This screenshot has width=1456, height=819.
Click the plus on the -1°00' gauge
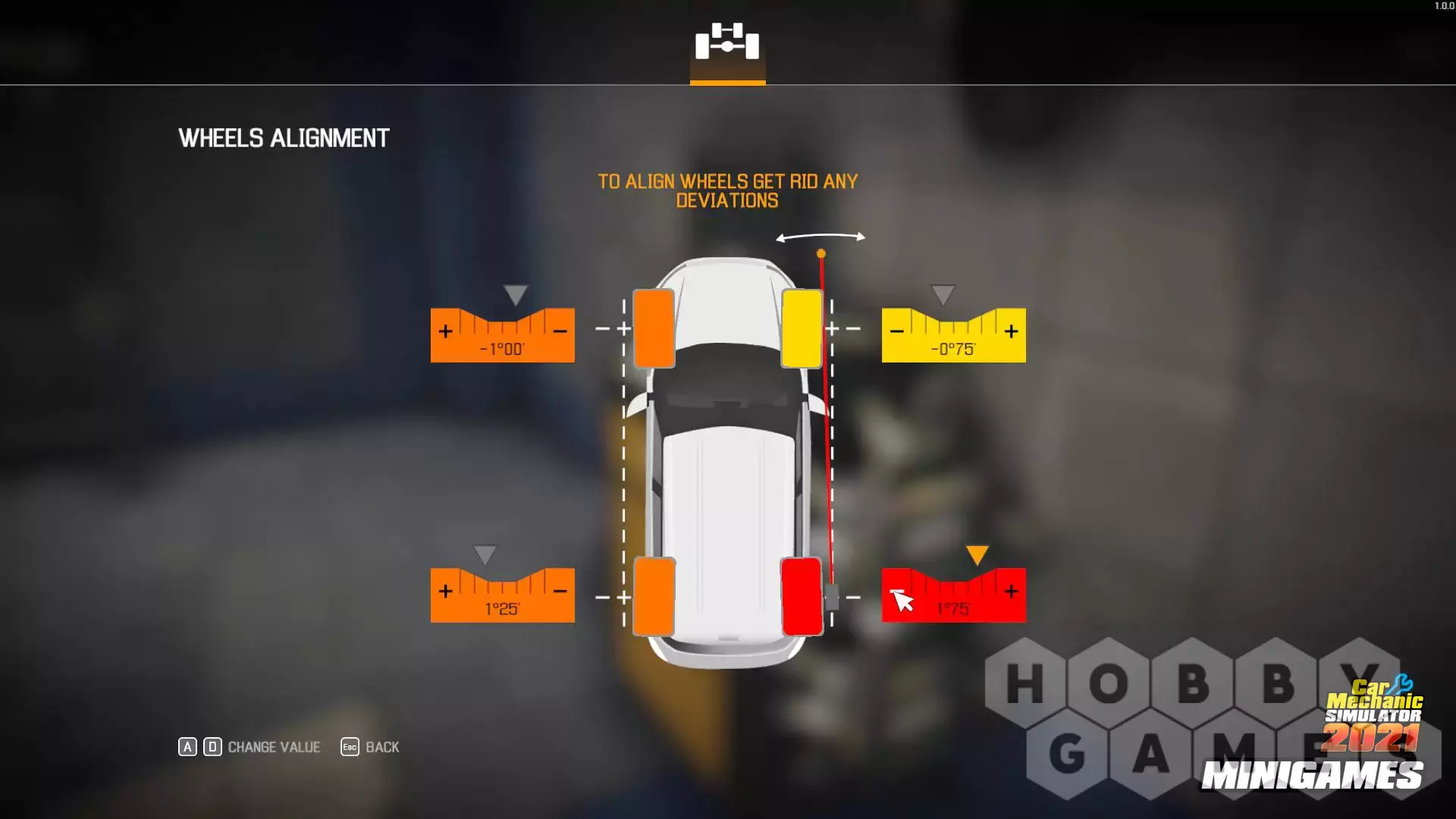tap(446, 331)
